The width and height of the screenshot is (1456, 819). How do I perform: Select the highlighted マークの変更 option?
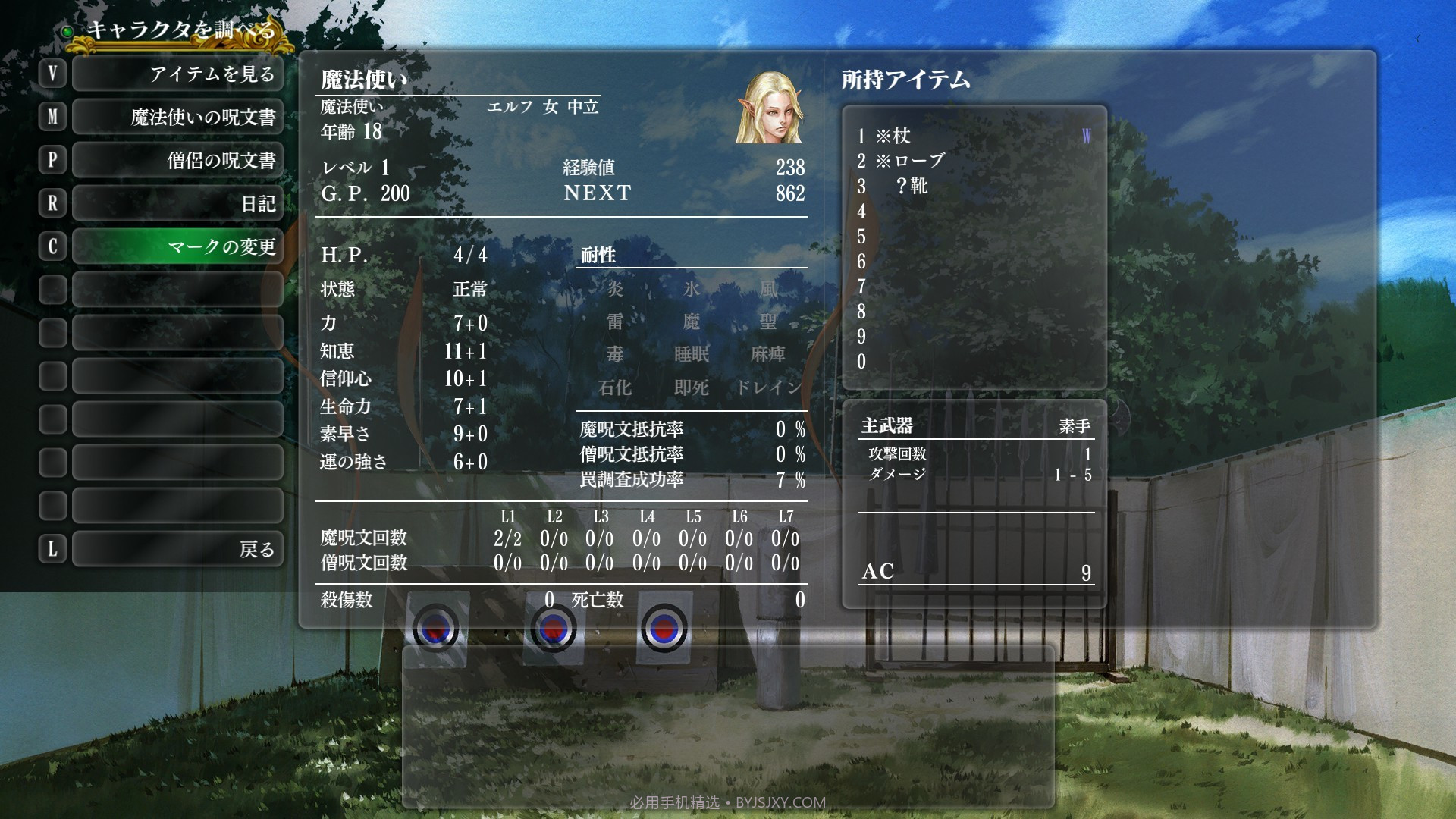coord(177,246)
